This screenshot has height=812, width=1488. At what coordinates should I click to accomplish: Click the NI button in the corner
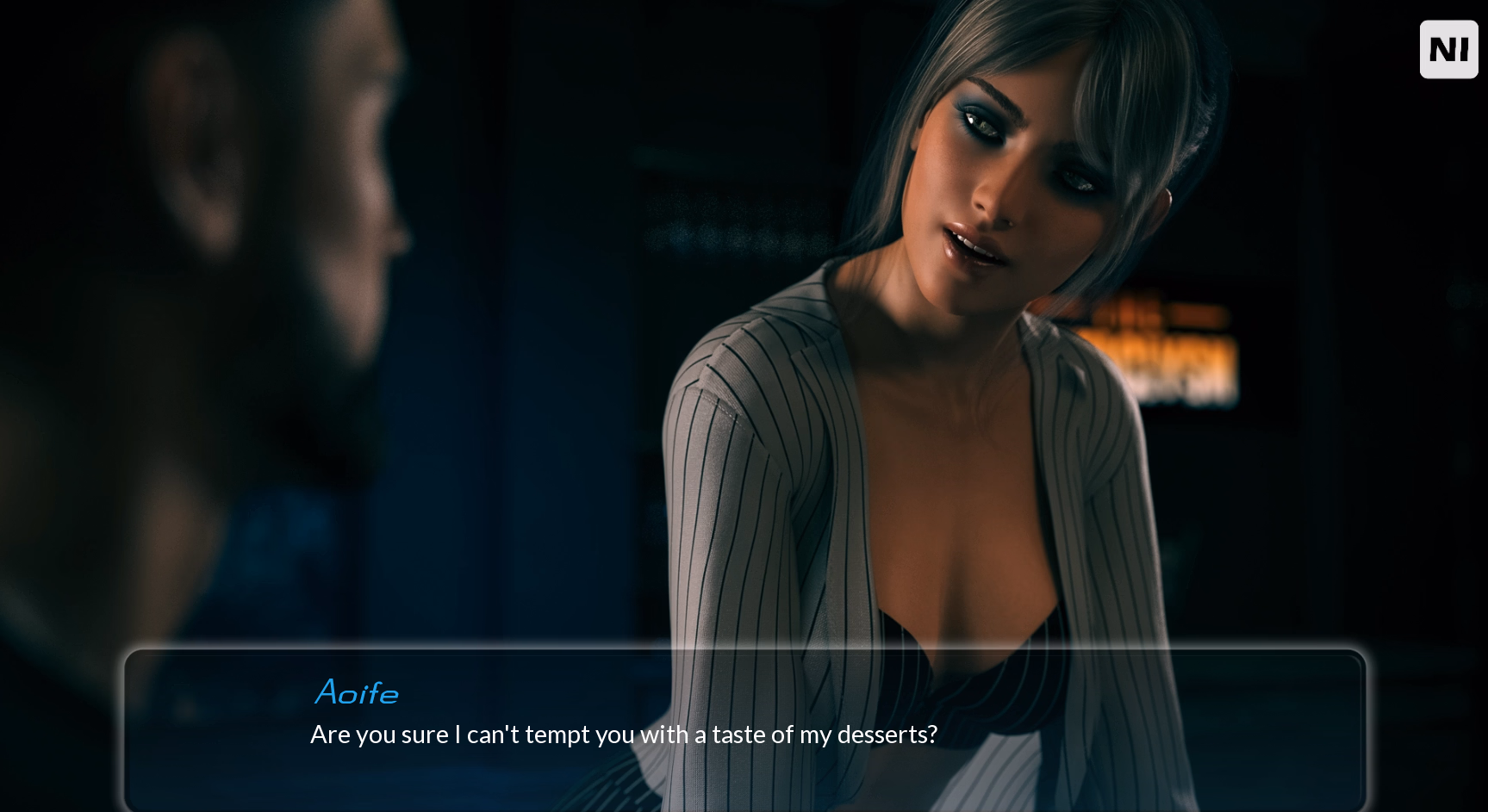coord(1448,50)
